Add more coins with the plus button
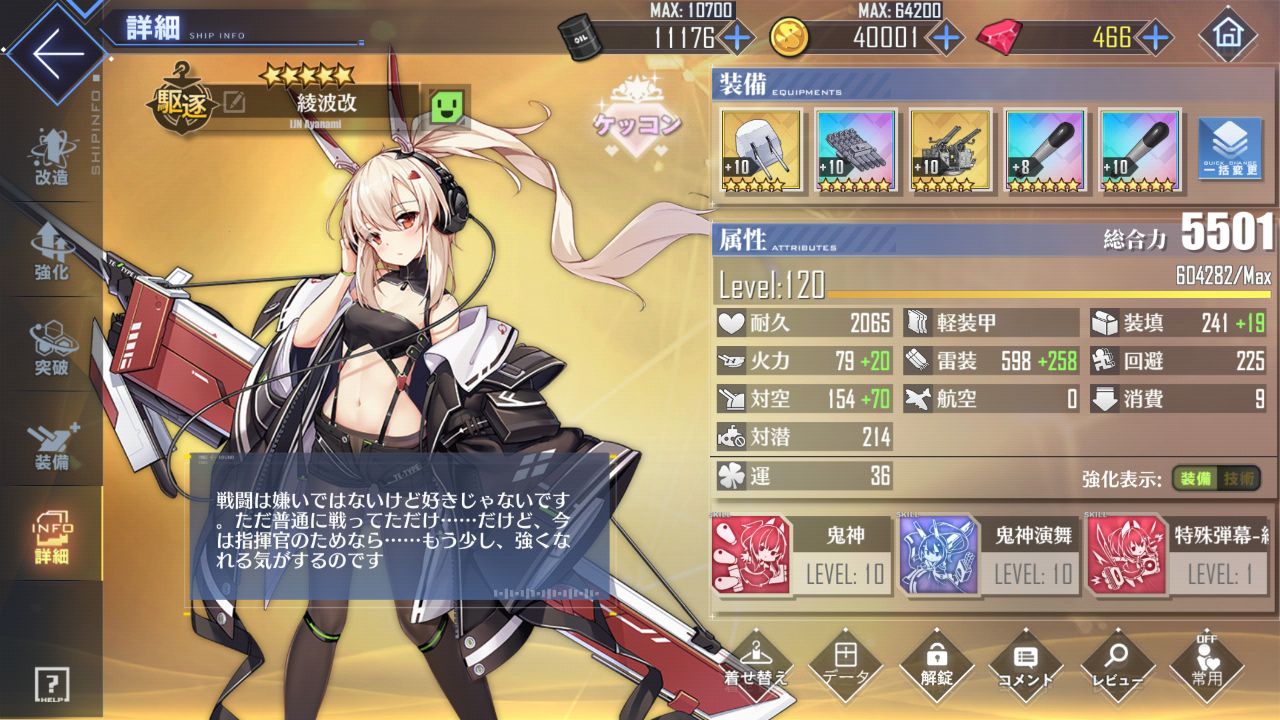Viewport: 1280px width, 720px height. [945, 38]
